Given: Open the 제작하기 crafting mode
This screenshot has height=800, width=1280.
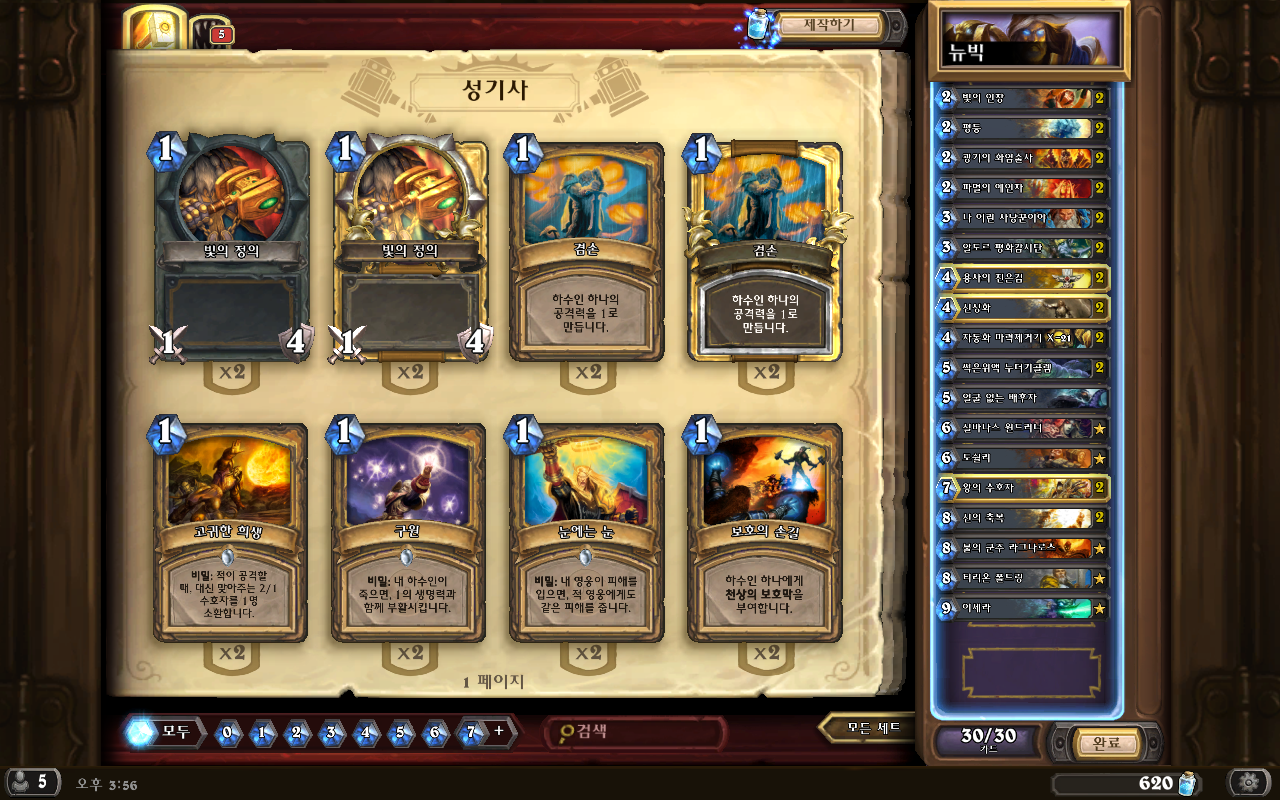Looking at the screenshot, I should tap(829, 25).
